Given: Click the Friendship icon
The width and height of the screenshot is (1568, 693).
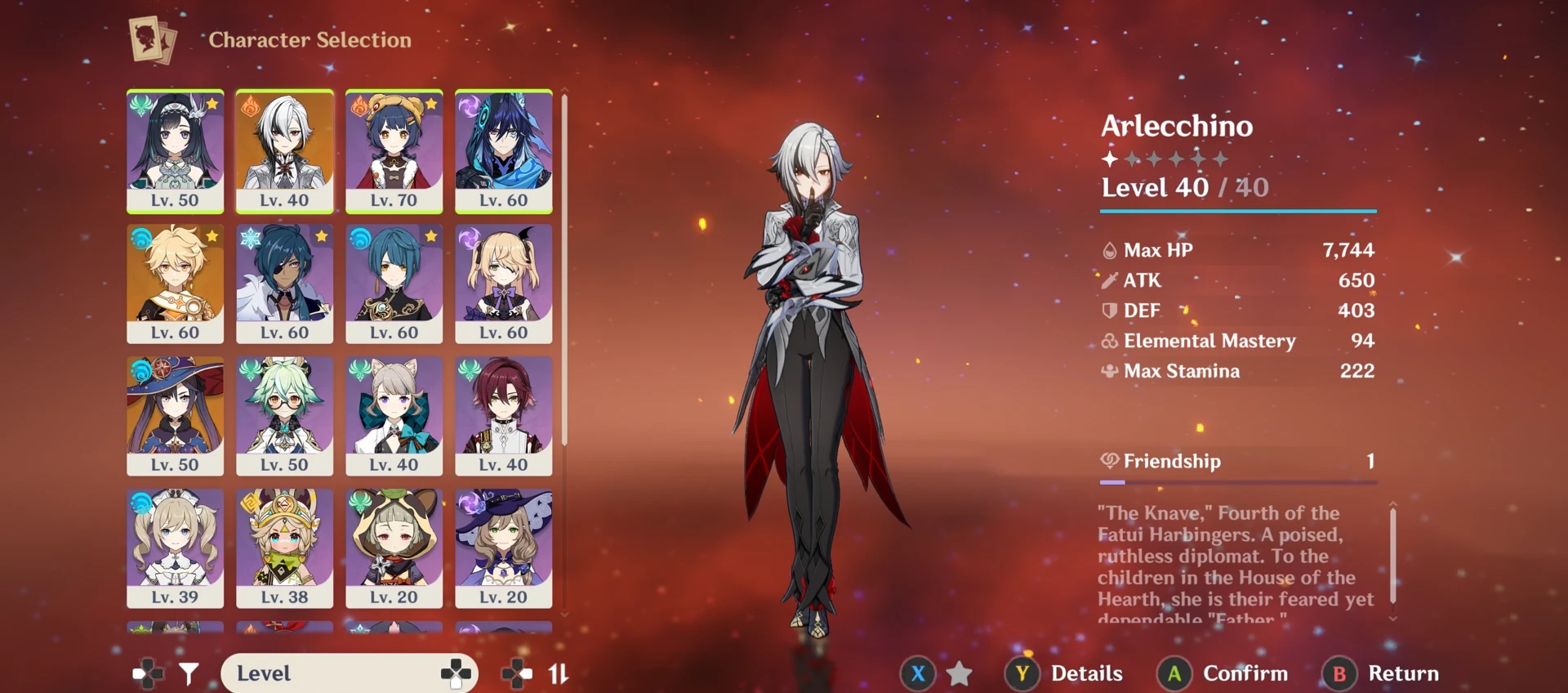Looking at the screenshot, I should coord(1109,461).
